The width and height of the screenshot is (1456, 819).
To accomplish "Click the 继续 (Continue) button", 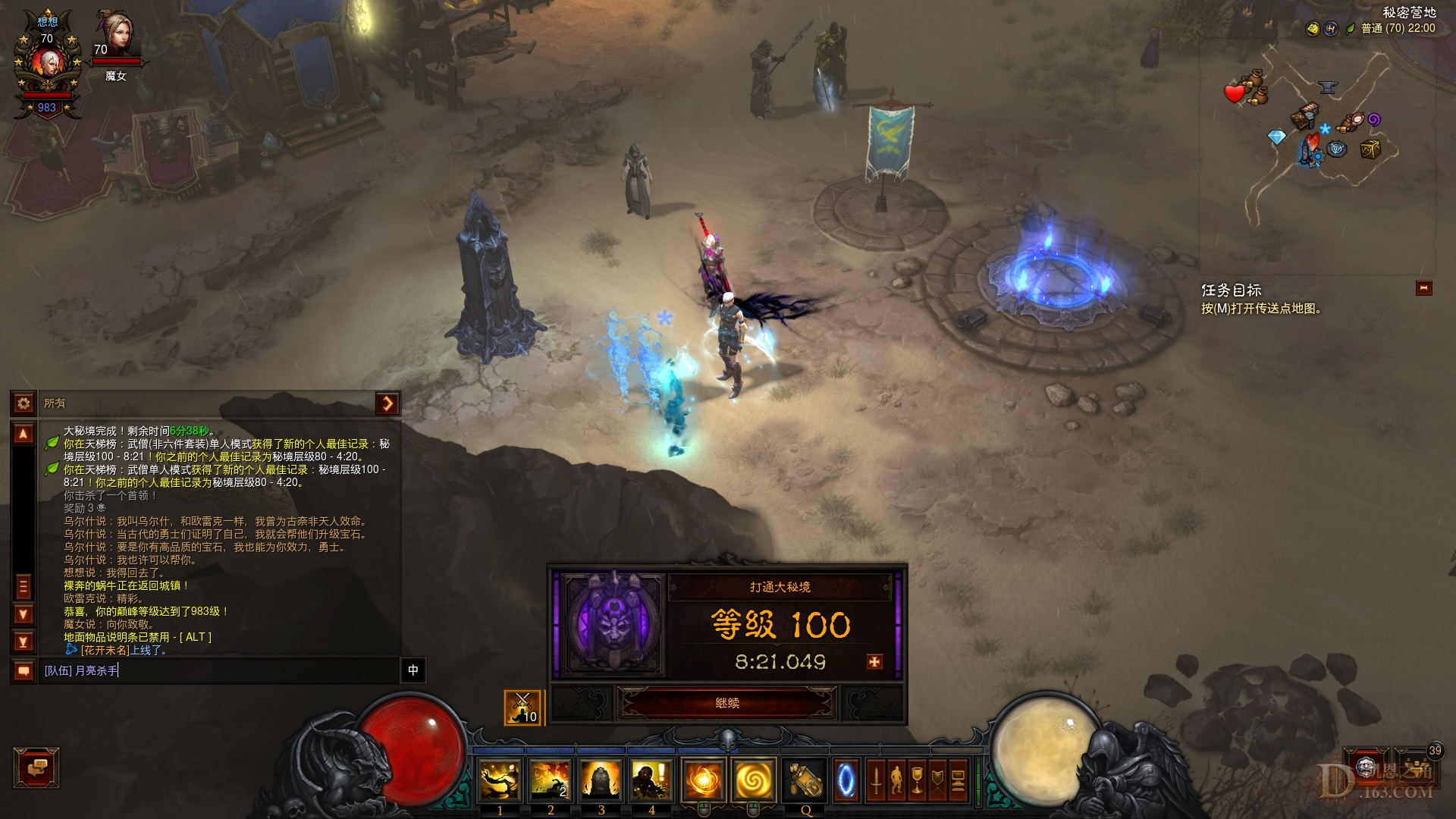I will [x=727, y=703].
